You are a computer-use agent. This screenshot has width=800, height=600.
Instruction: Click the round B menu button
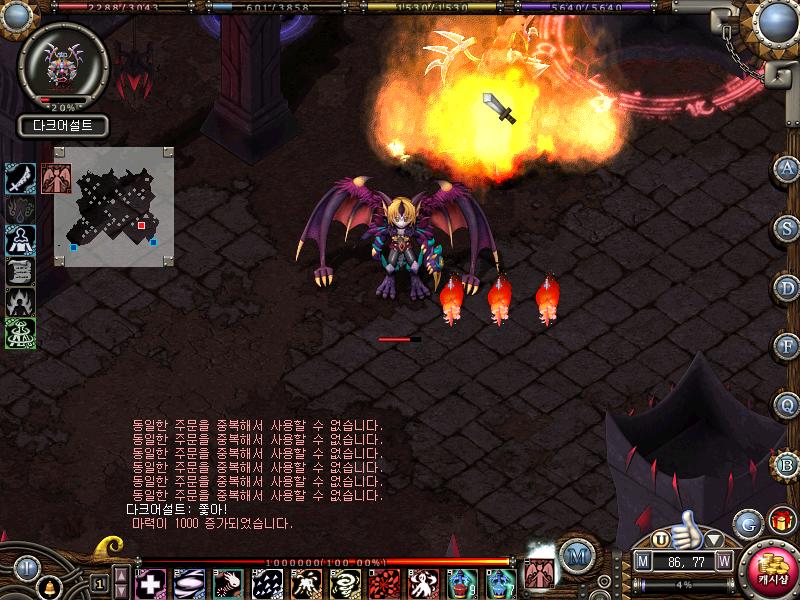click(x=788, y=463)
